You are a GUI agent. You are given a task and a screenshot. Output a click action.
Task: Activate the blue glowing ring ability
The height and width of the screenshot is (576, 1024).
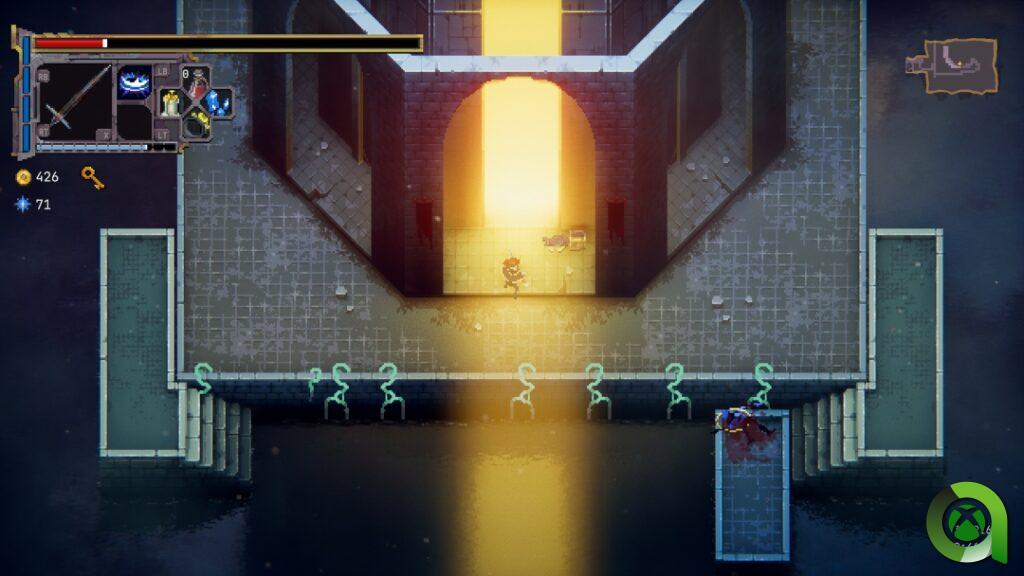pos(135,82)
